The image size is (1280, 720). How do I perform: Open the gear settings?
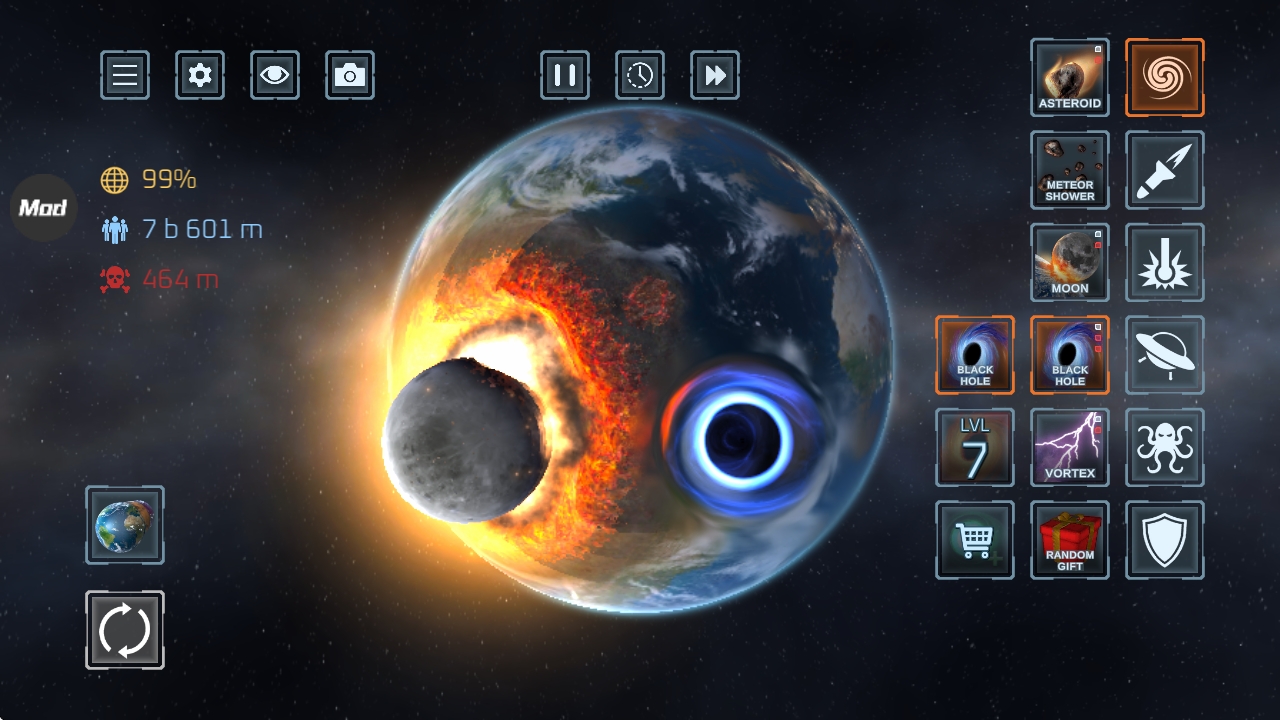(x=200, y=75)
